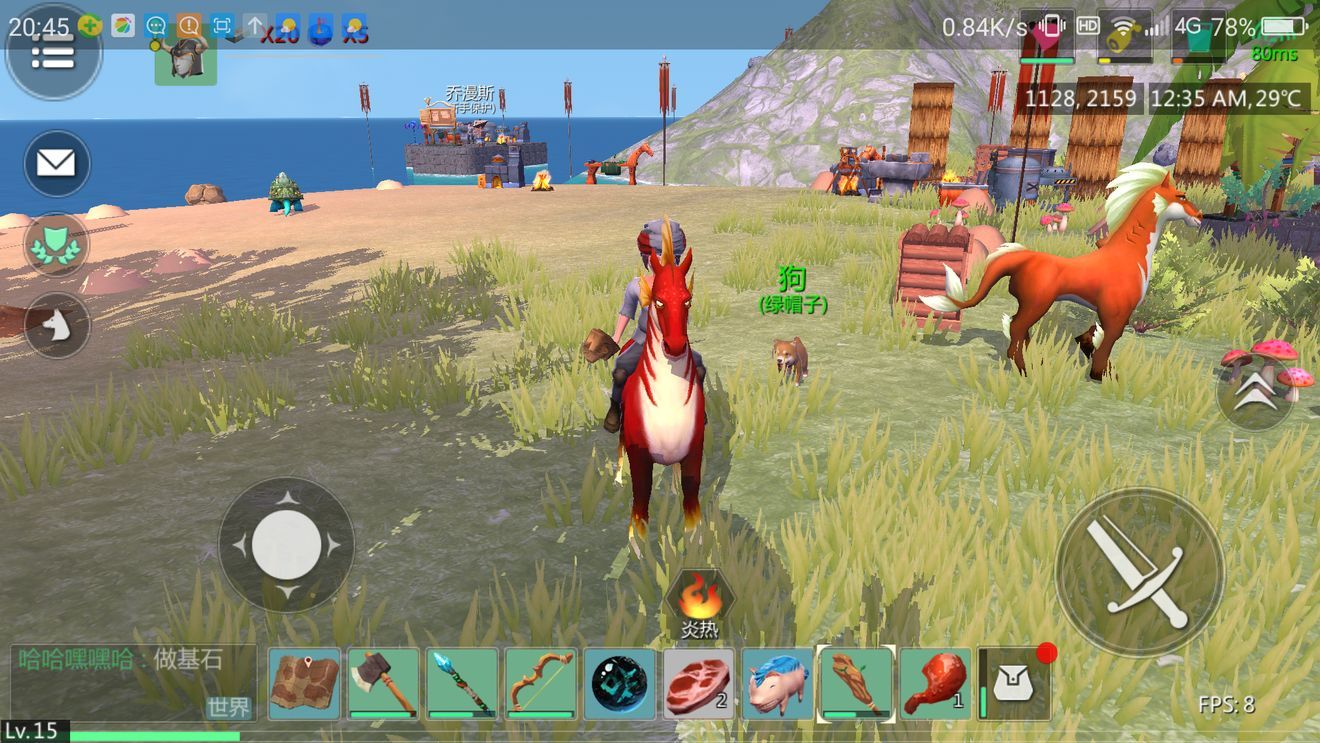This screenshot has width=1320, height=743.
Task: Open the horse head mount menu
Action: click(x=57, y=325)
